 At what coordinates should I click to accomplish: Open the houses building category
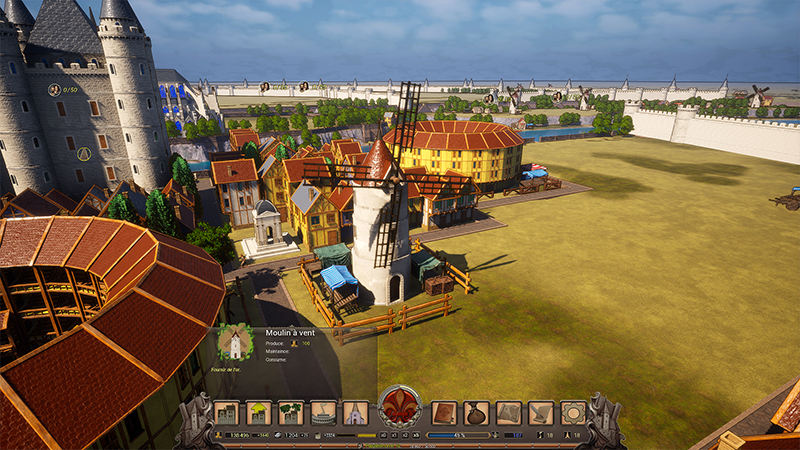tap(227, 413)
